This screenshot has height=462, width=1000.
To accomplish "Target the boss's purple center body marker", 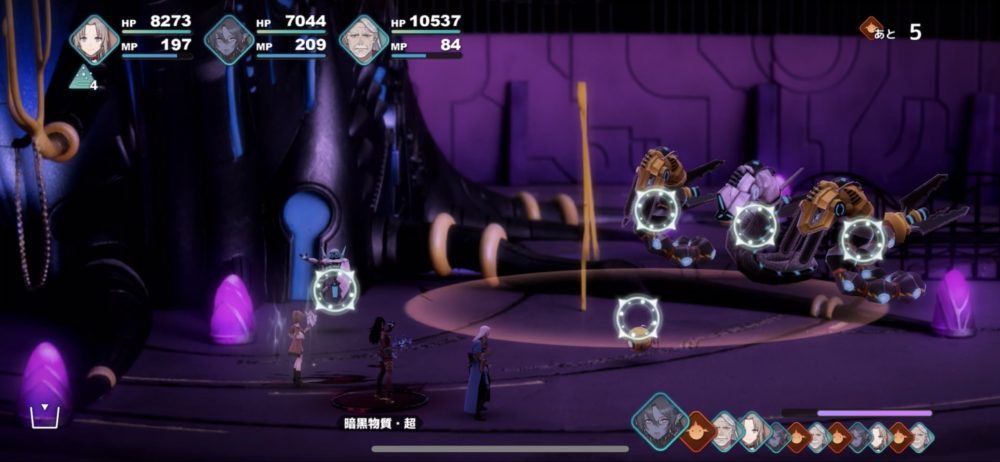I will point(755,225).
